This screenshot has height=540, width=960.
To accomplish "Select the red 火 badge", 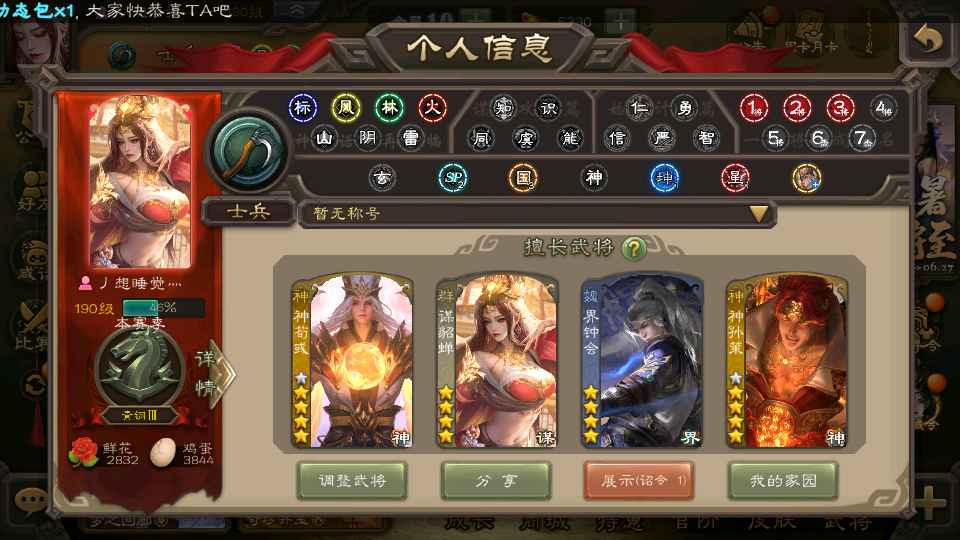I will (432, 107).
